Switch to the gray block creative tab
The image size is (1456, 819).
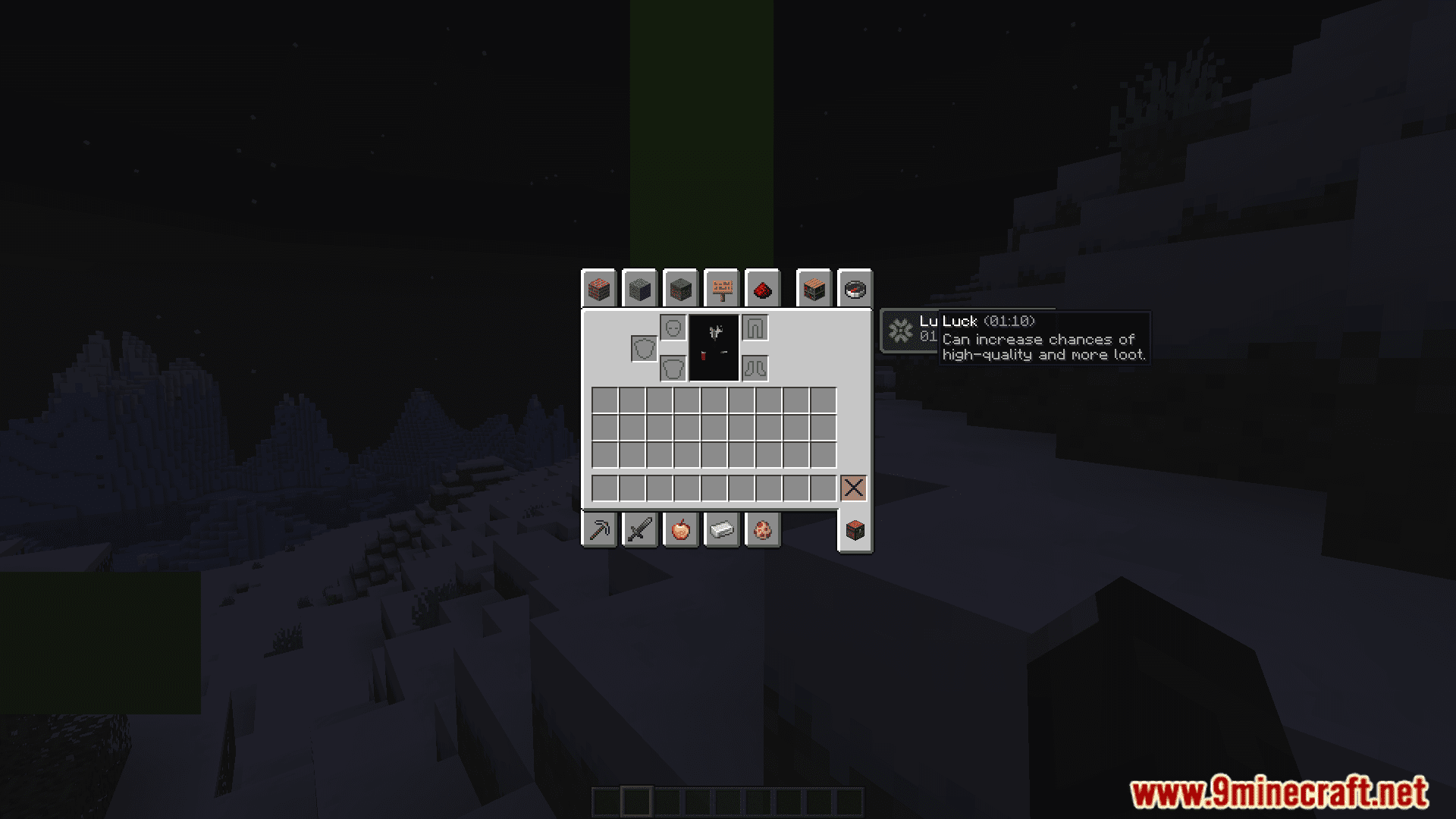[x=640, y=289]
